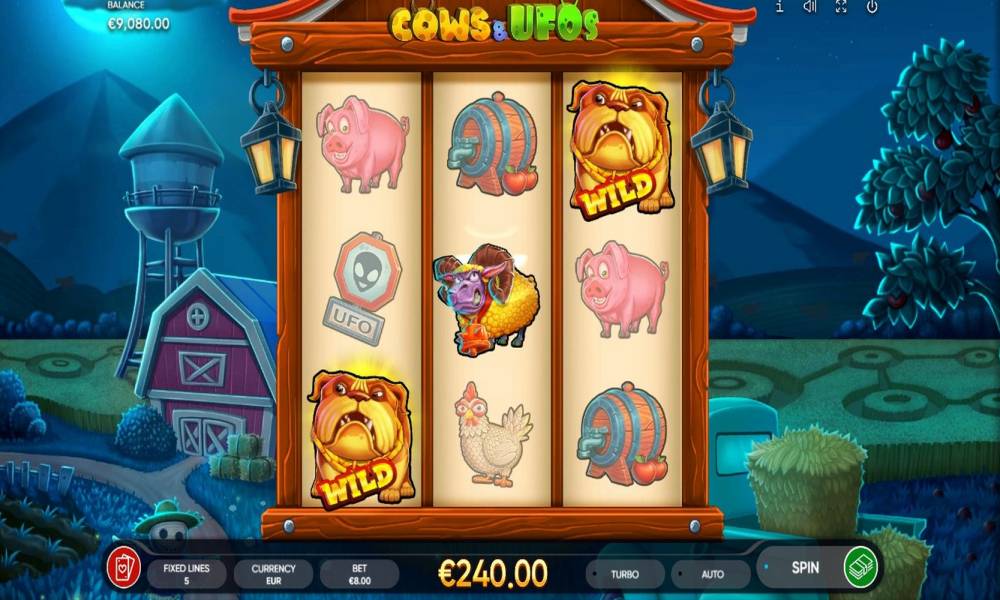
Task: Click the green cash stack icon
Action: click(861, 567)
